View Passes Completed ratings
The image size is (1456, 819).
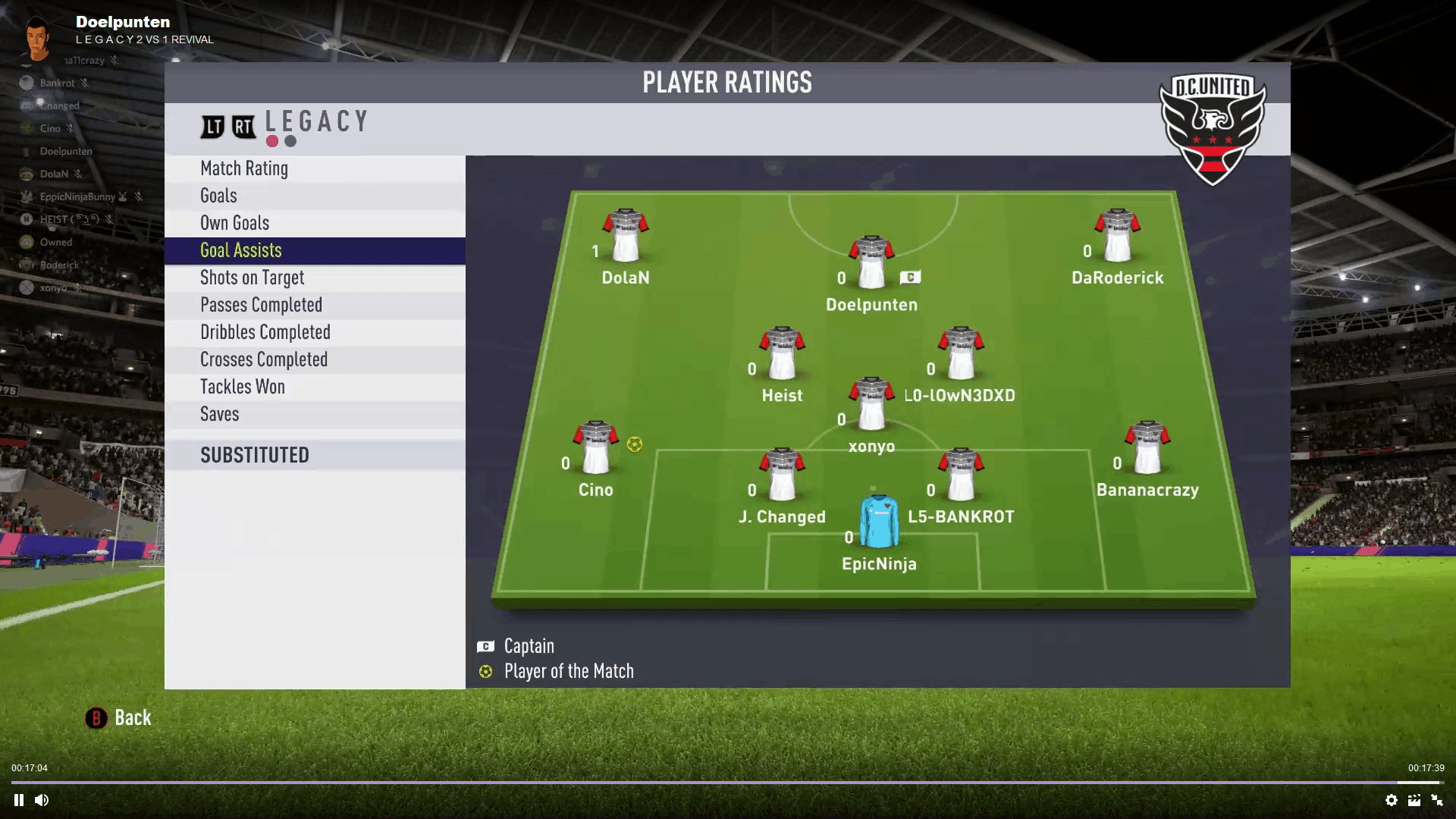(x=262, y=305)
